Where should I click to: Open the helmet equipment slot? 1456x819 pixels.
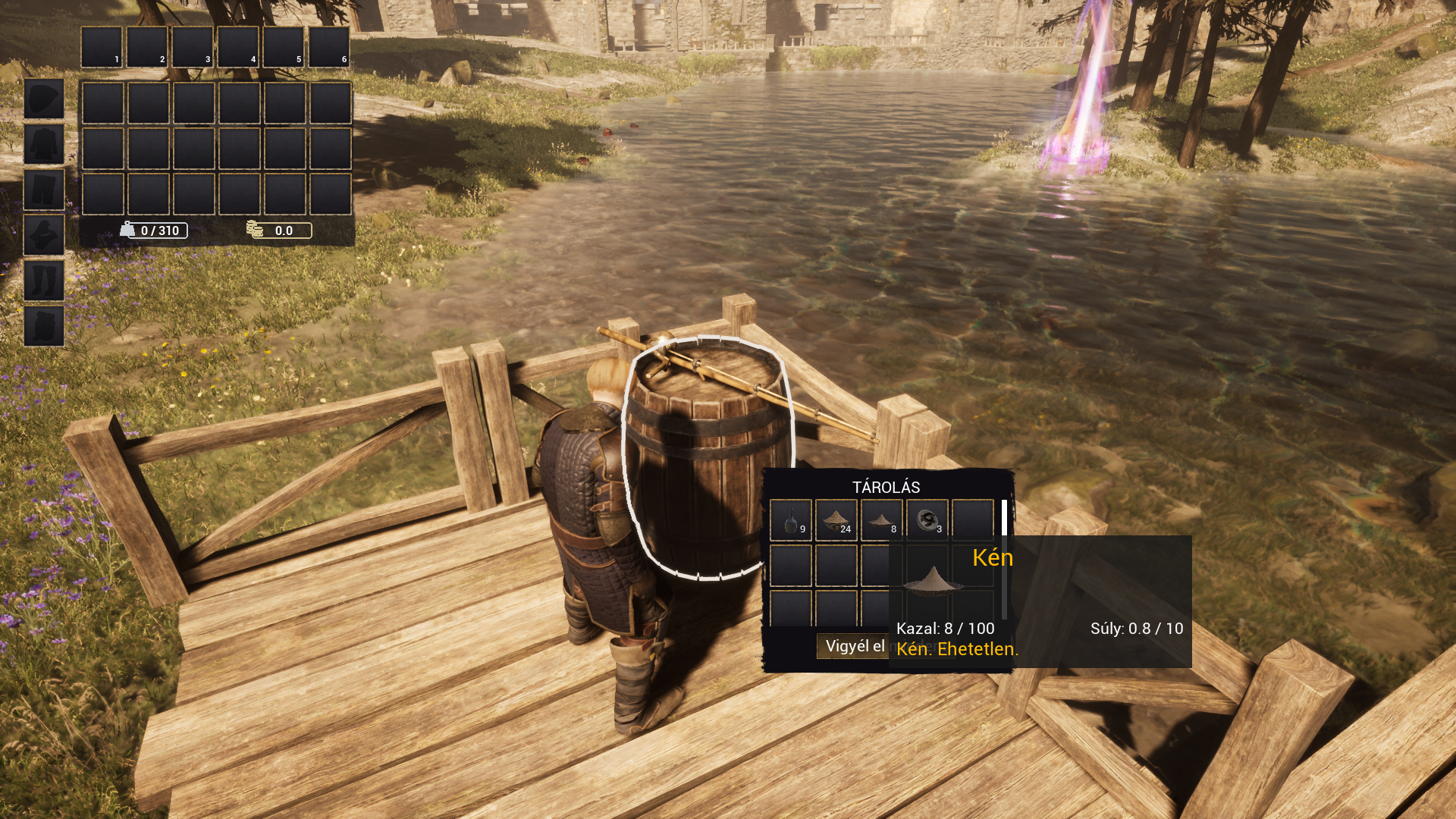pyautogui.click(x=44, y=99)
